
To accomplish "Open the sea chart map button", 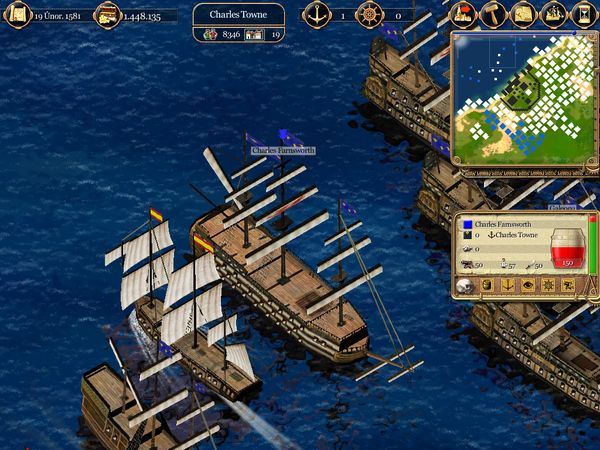I will 522,14.
